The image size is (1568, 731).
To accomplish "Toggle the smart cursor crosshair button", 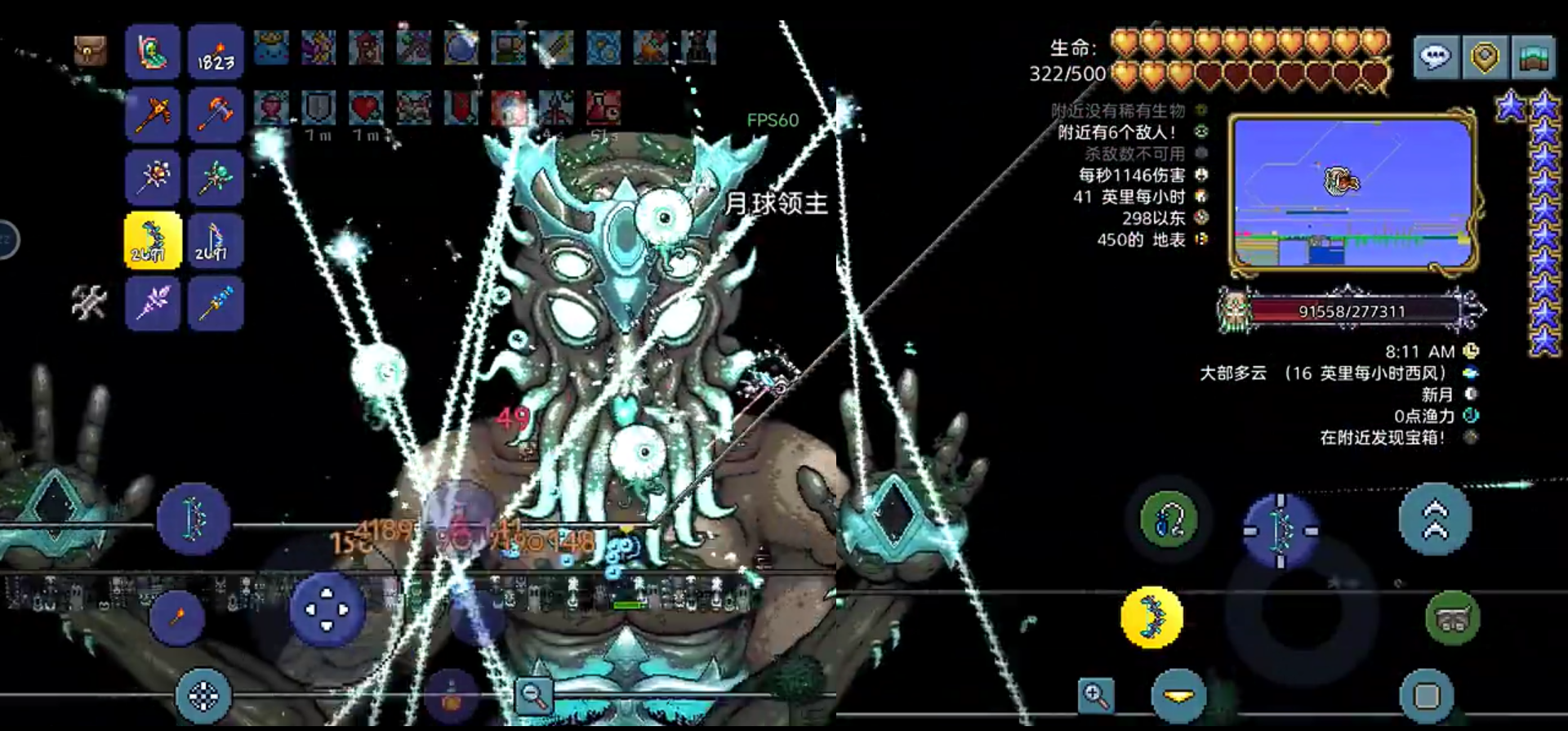I will (x=203, y=696).
